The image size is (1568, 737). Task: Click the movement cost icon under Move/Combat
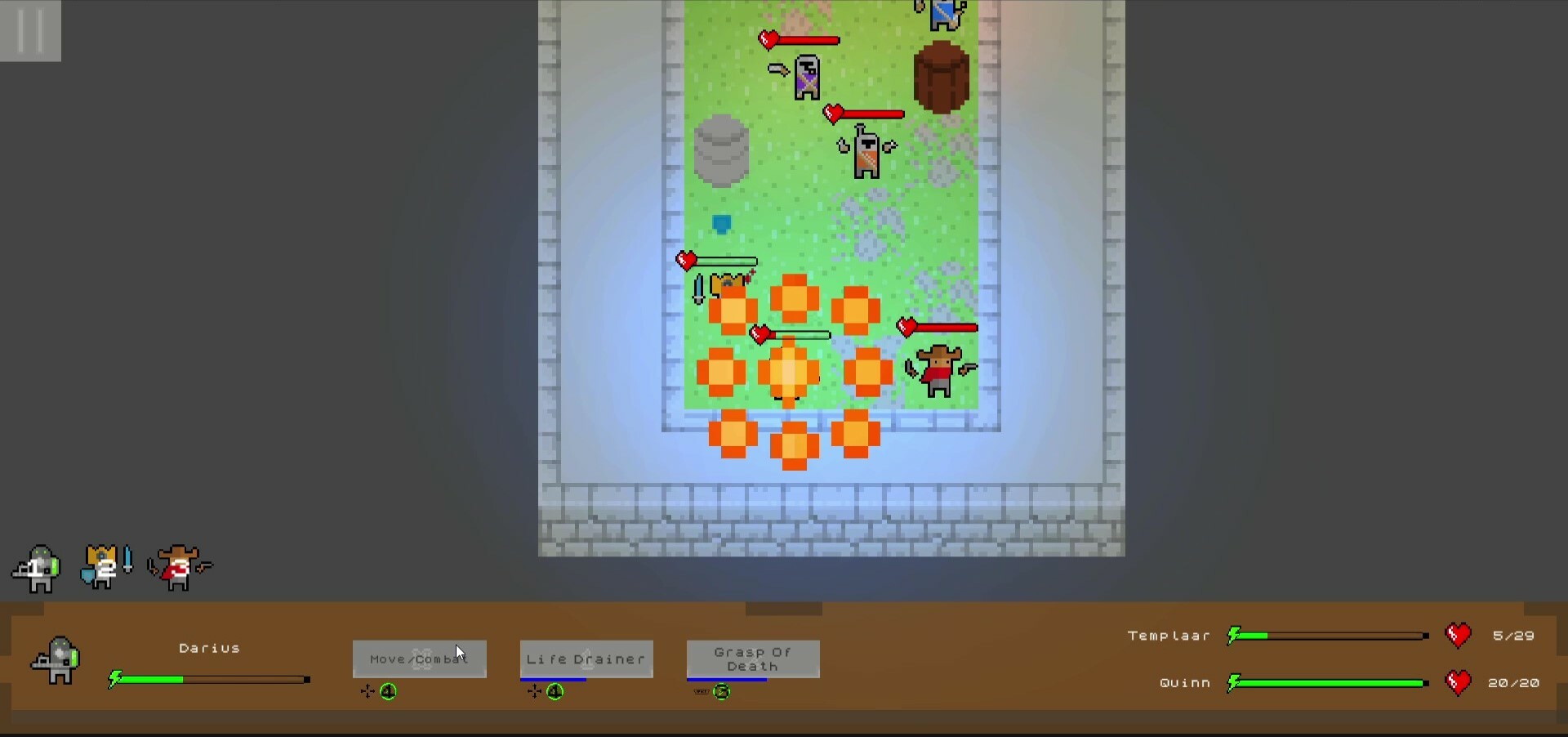point(367,691)
